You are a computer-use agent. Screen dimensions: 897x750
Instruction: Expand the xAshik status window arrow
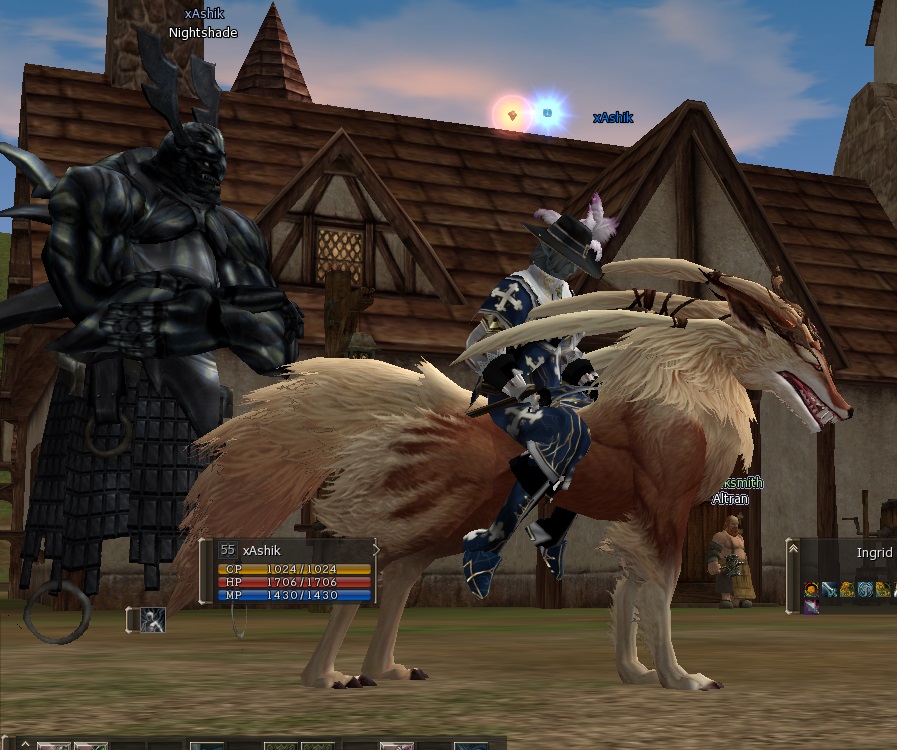click(x=376, y=549)
